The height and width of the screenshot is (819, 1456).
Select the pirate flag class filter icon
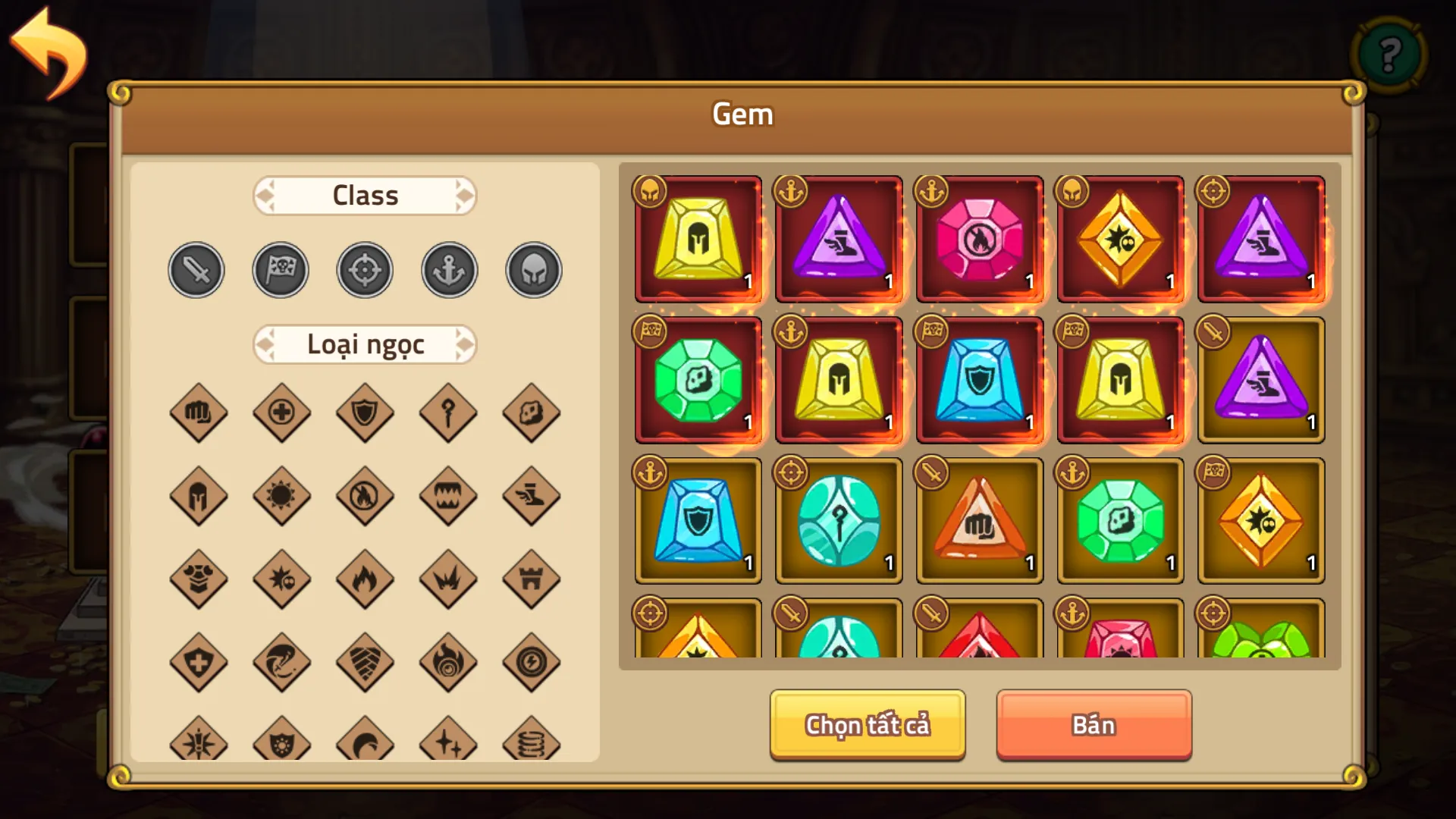click(281, 270)
